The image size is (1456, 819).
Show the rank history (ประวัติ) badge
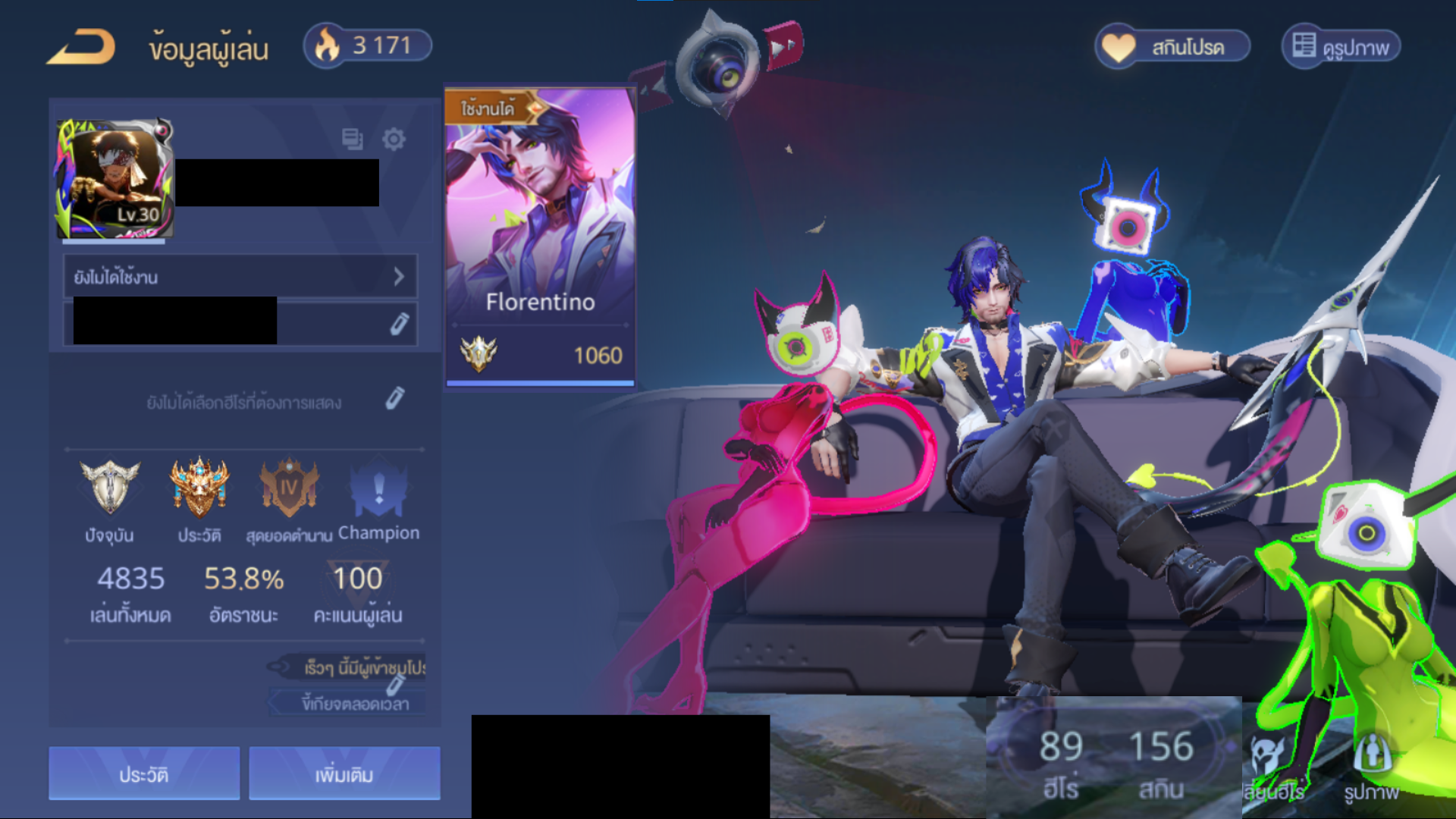click(x=199, y=489)
